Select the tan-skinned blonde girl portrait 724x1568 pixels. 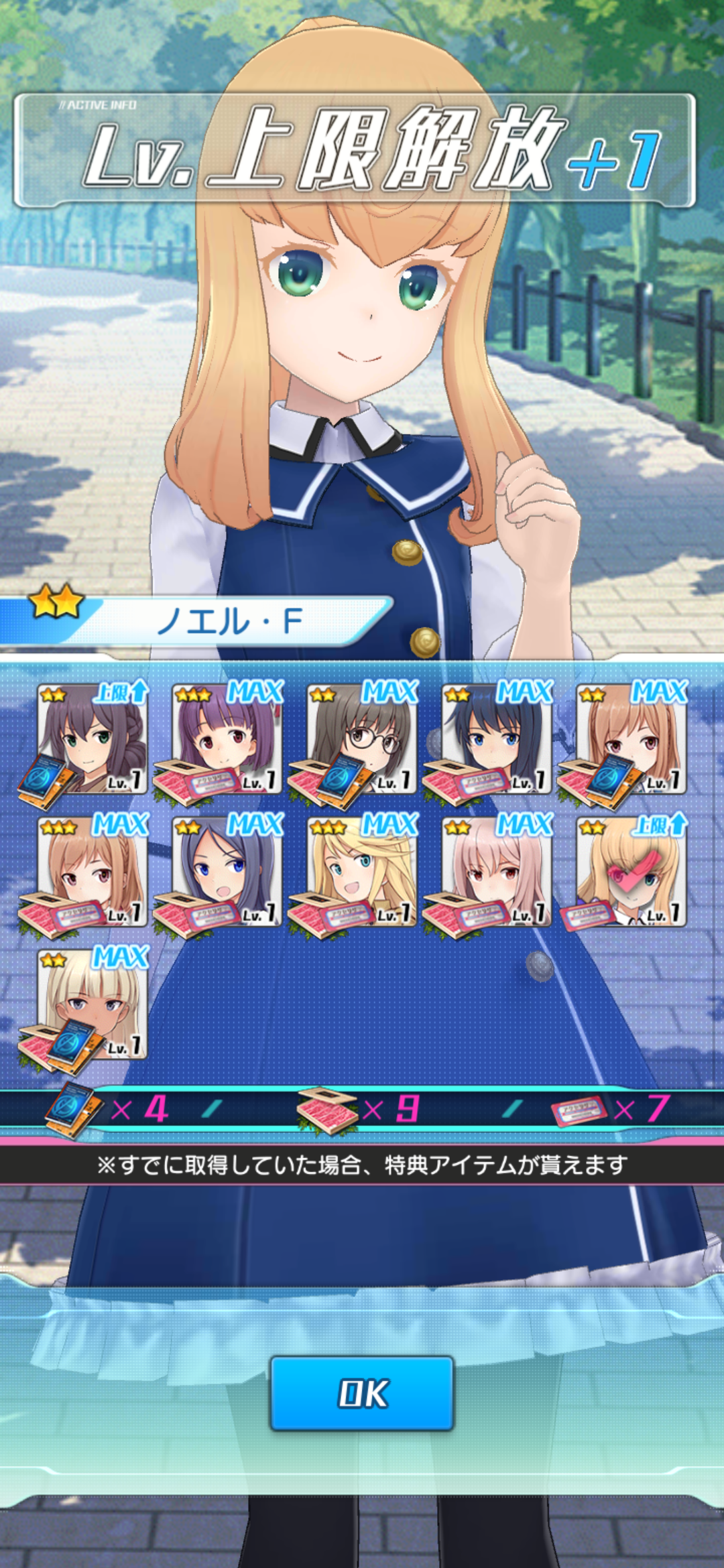pyautogui.click(x=92, y=1004)
